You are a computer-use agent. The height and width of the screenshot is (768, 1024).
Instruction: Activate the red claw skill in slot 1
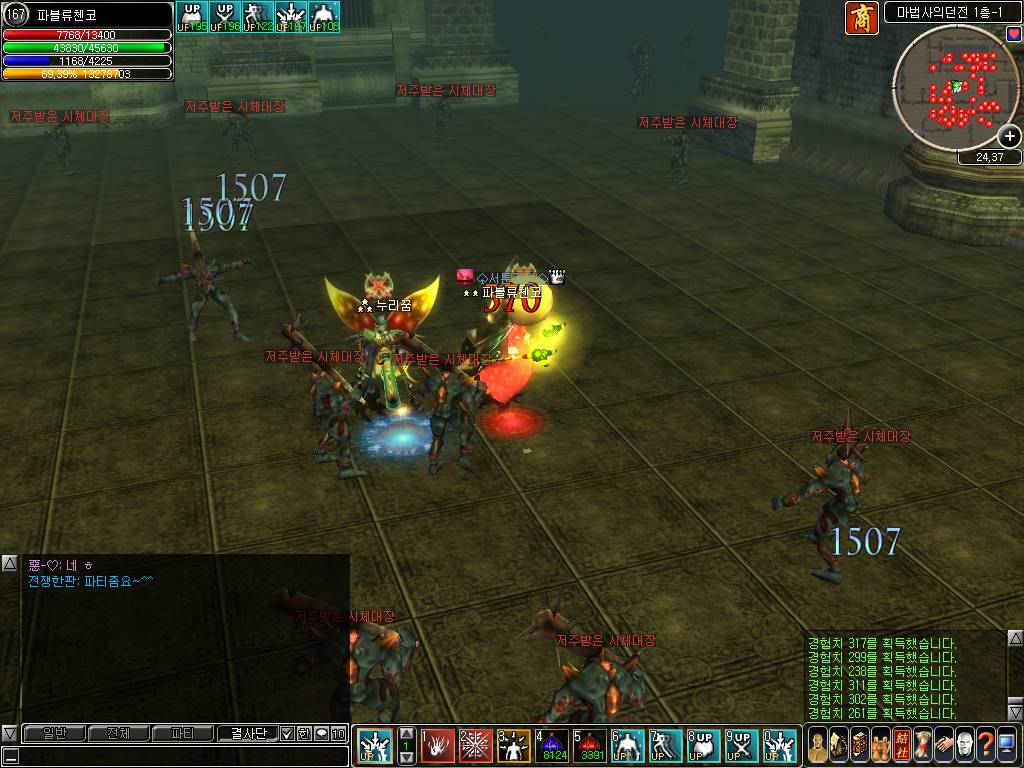point(438,745)
